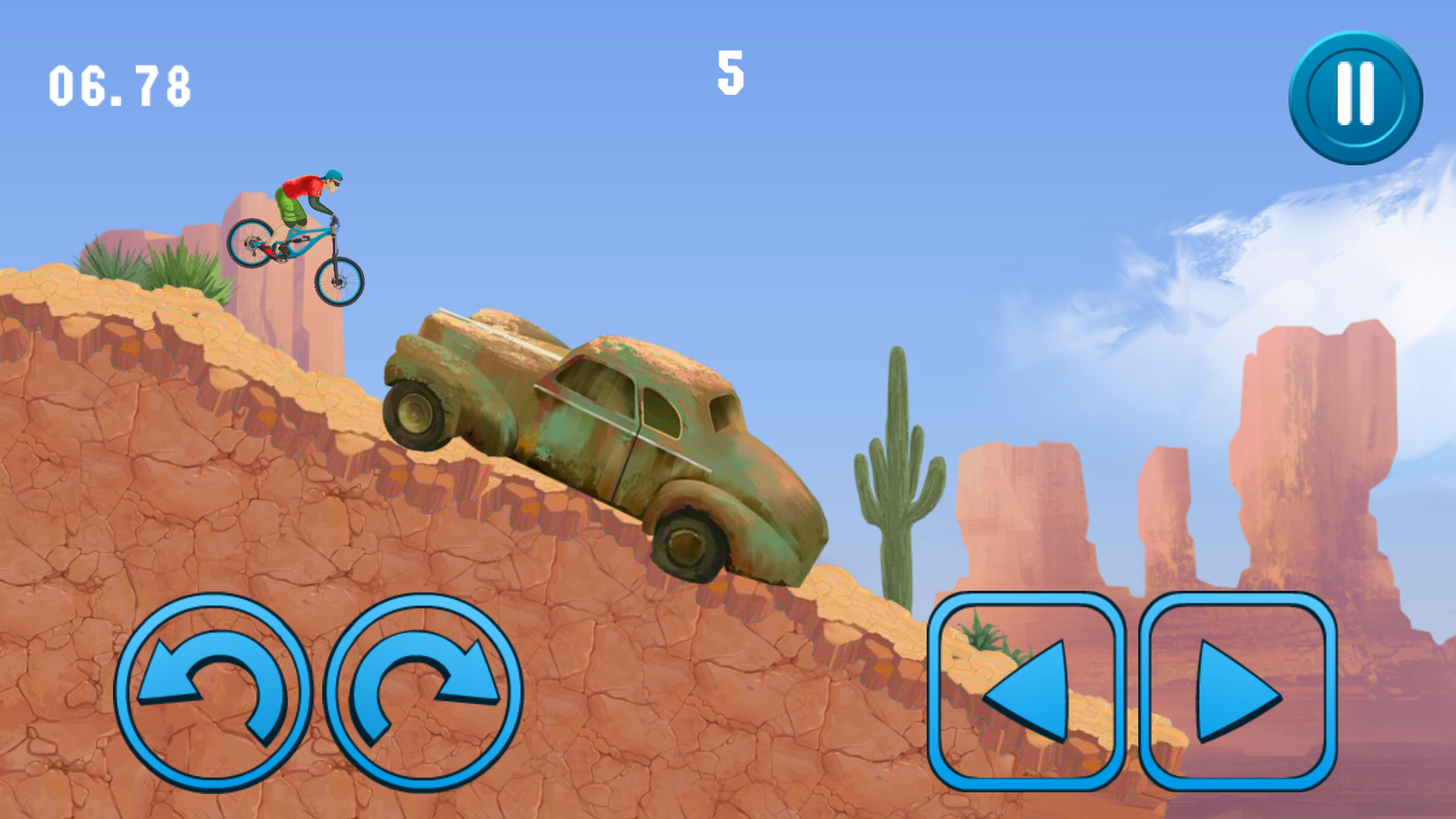Pause the game with the top-right button
This screenshot has height=819, width=1456.
tap(1354, 95)
